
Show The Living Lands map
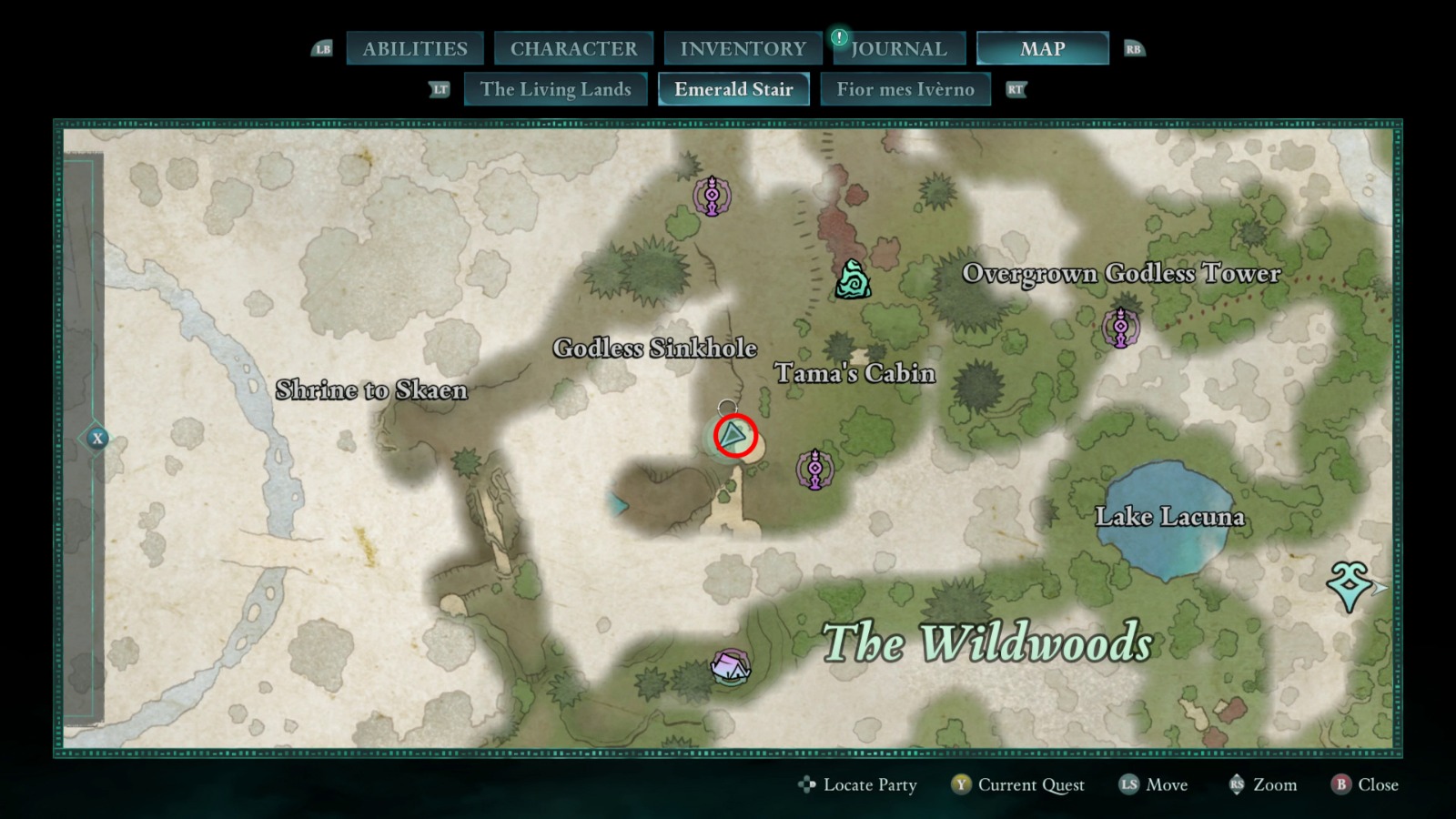point(555,89)
